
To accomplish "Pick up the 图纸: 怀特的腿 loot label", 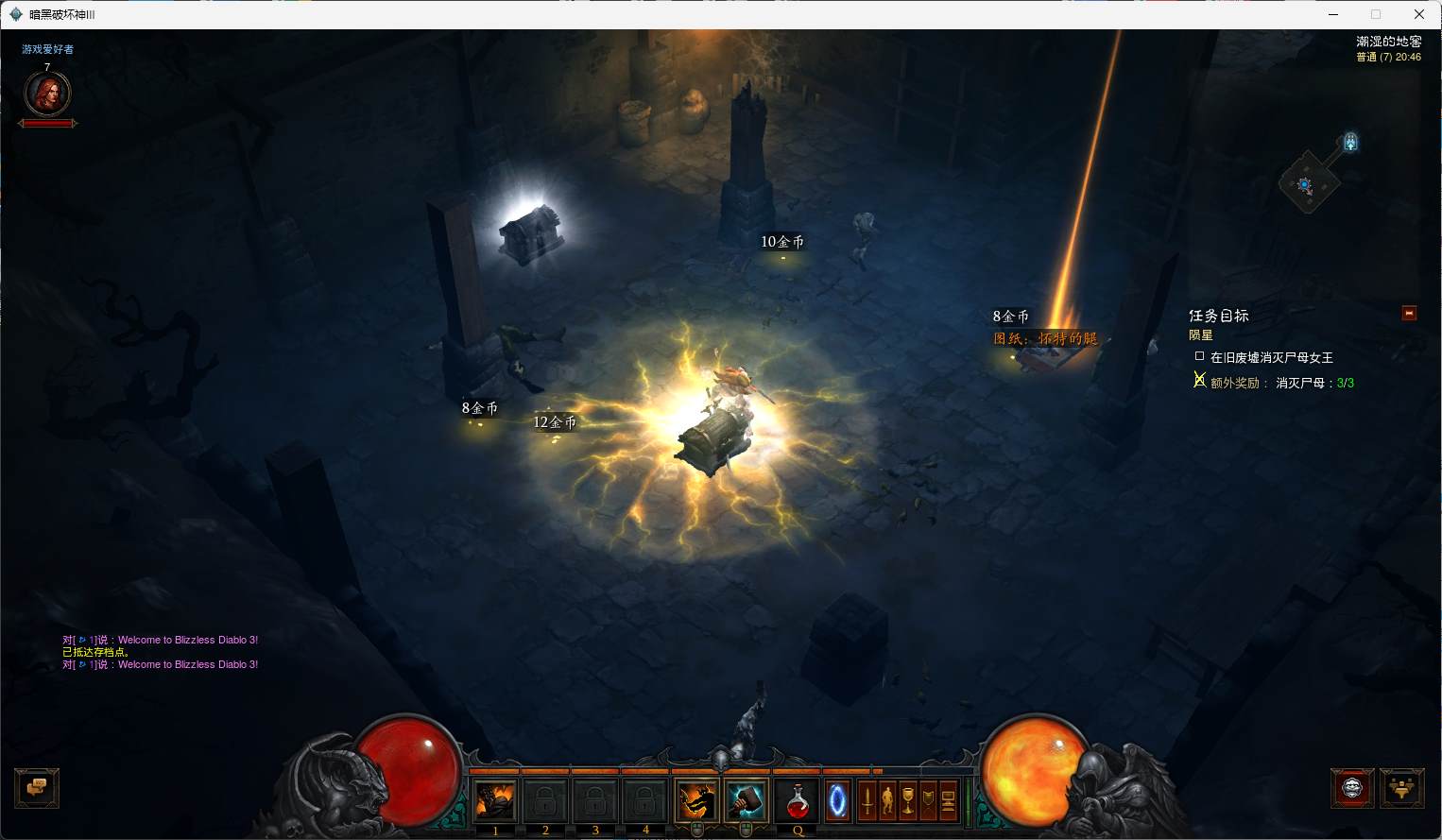I will click(x=1045, y=338).
